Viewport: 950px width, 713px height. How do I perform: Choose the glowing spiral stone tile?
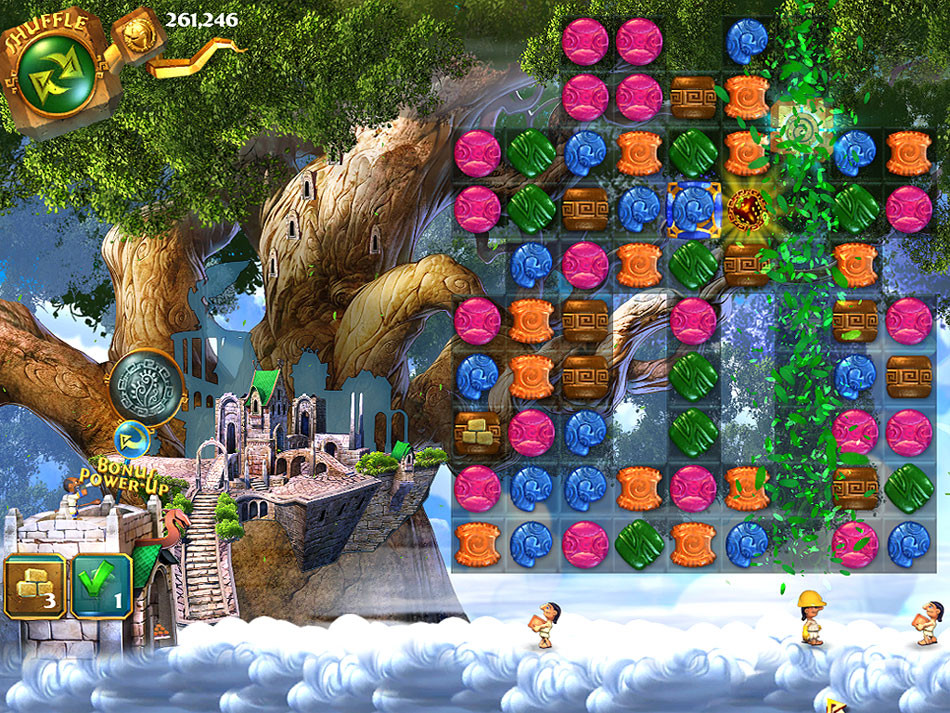click(x=801, y=129)
